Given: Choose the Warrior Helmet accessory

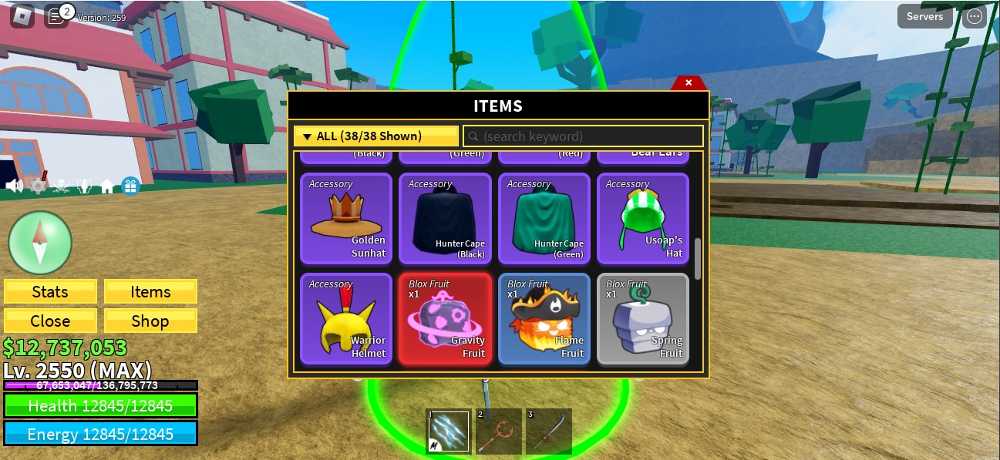Looking at the screenshot, I should (346, 319).
